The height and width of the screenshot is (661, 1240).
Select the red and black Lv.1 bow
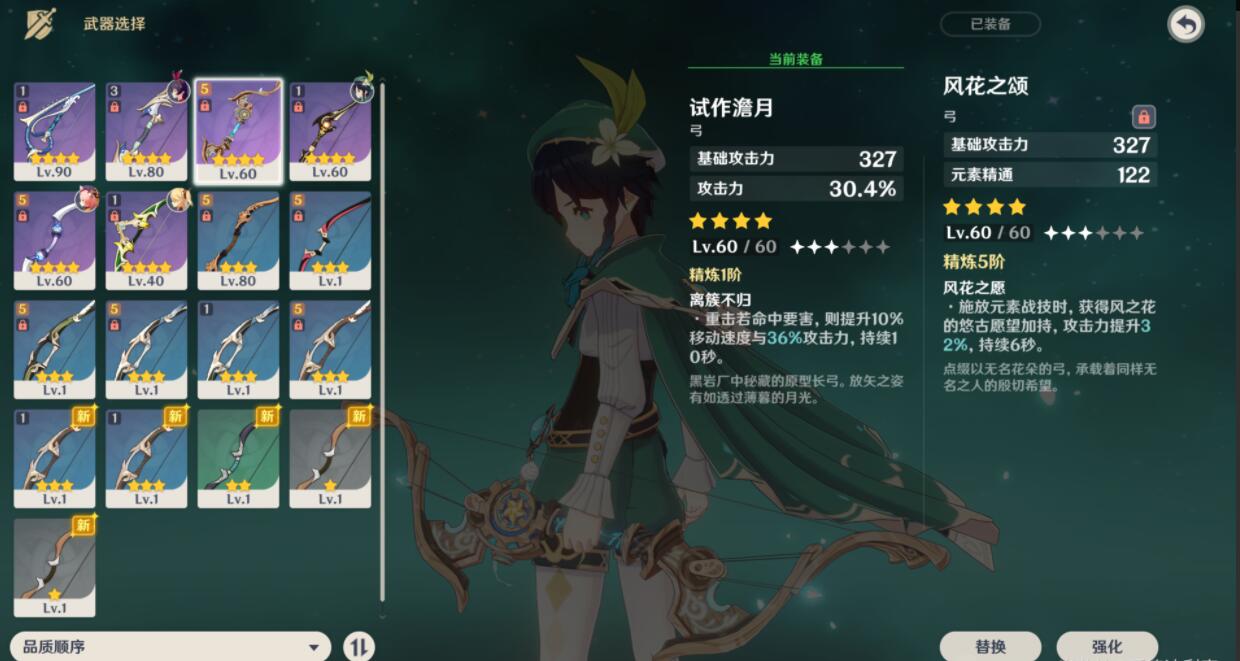[x=330, y=240]
